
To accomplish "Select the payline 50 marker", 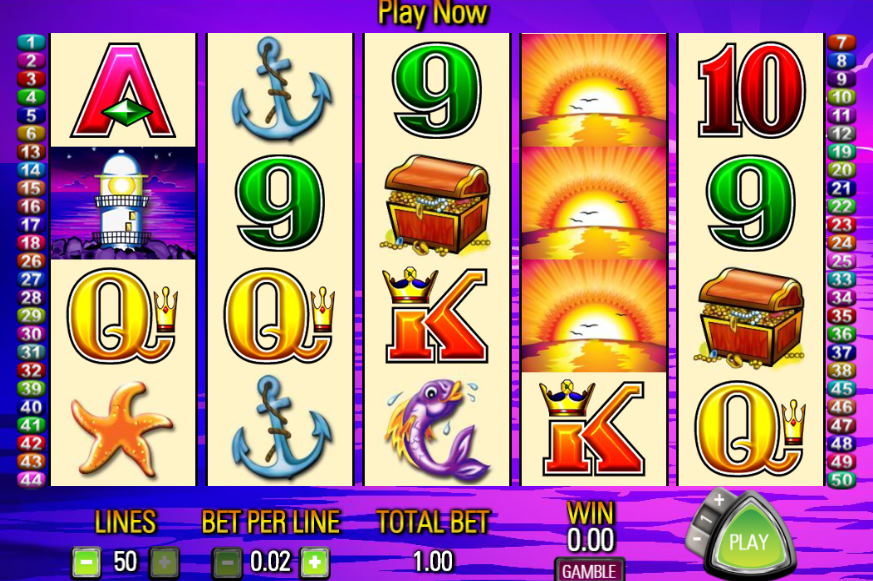I will coord(843,479).
